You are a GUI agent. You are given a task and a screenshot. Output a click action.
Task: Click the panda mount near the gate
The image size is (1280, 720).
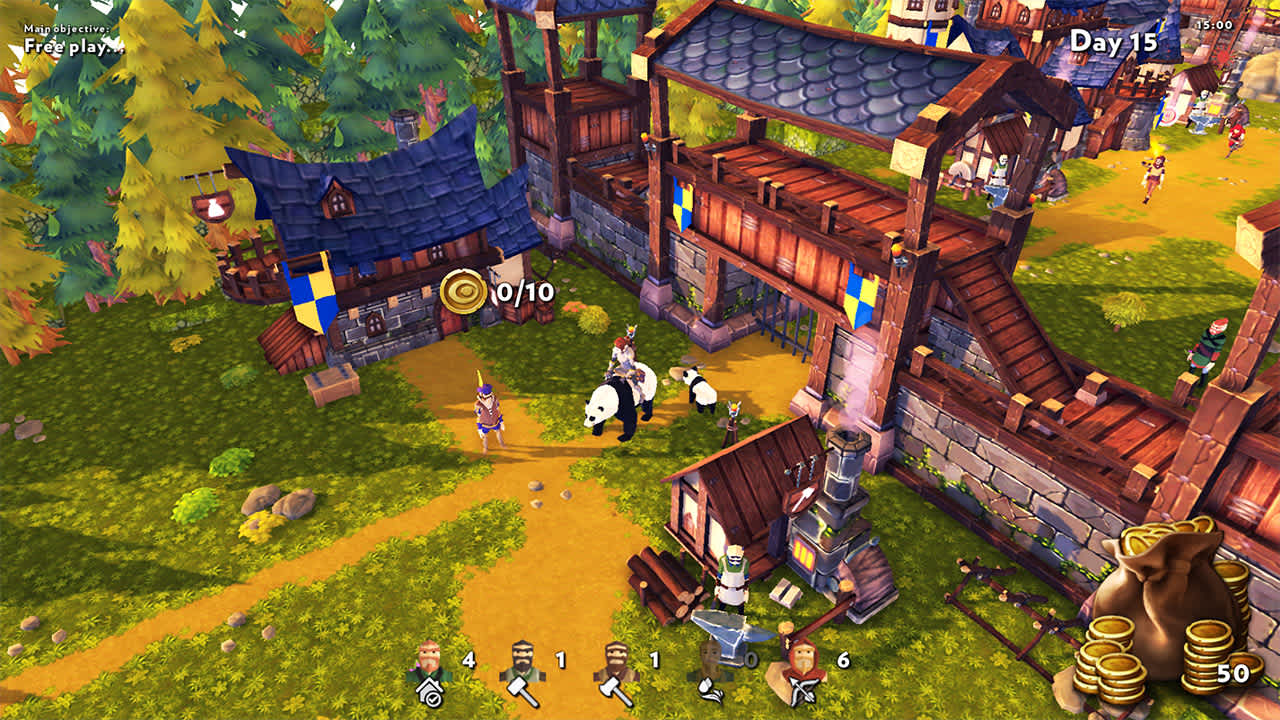pos(612,405)
